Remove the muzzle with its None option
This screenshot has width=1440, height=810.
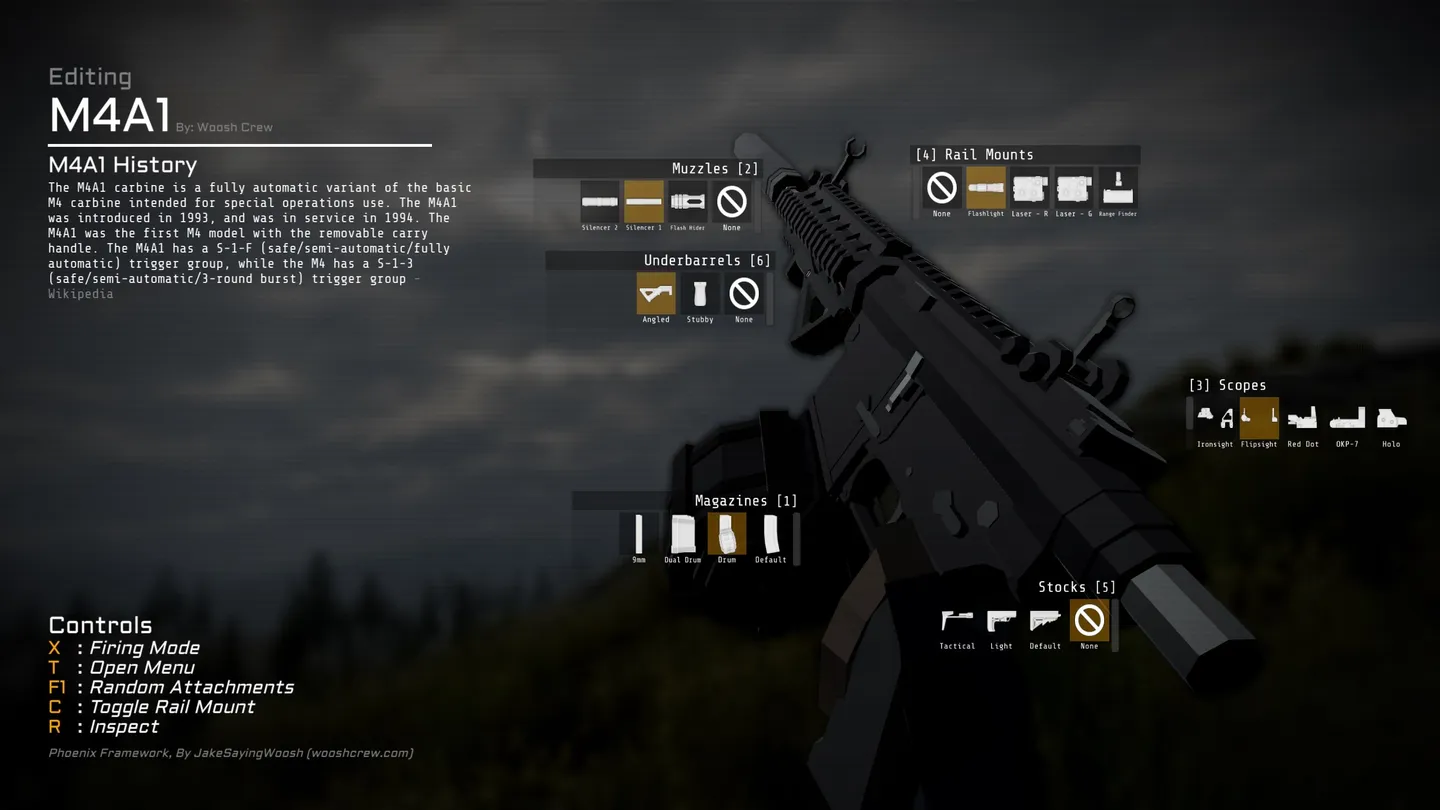coord(732,202)
